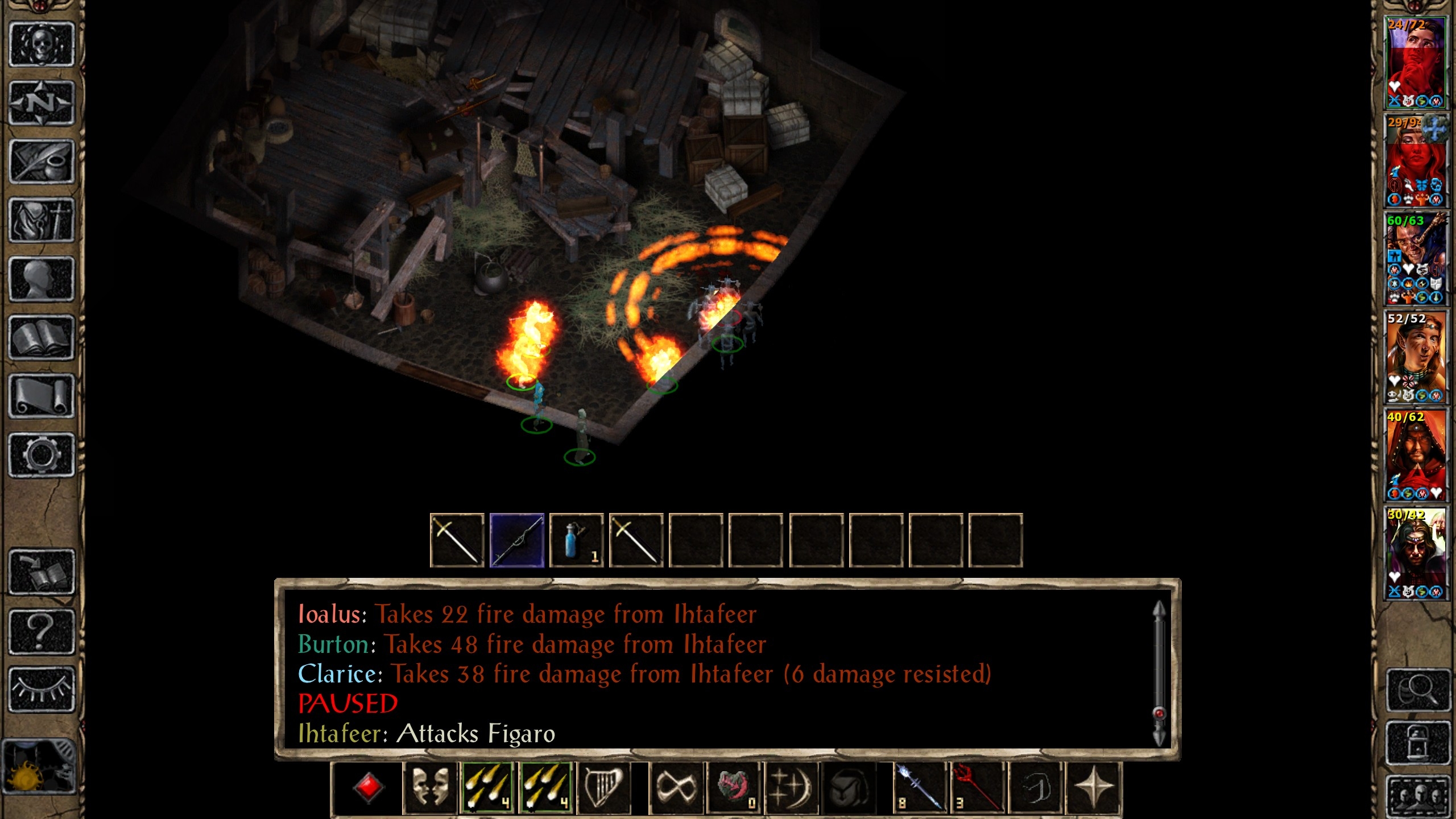Image resolution: width=1456 pixels, height=819 pixels.
Task: Hide the interface with the closed-eye button
Action: [x=42, y=689]
